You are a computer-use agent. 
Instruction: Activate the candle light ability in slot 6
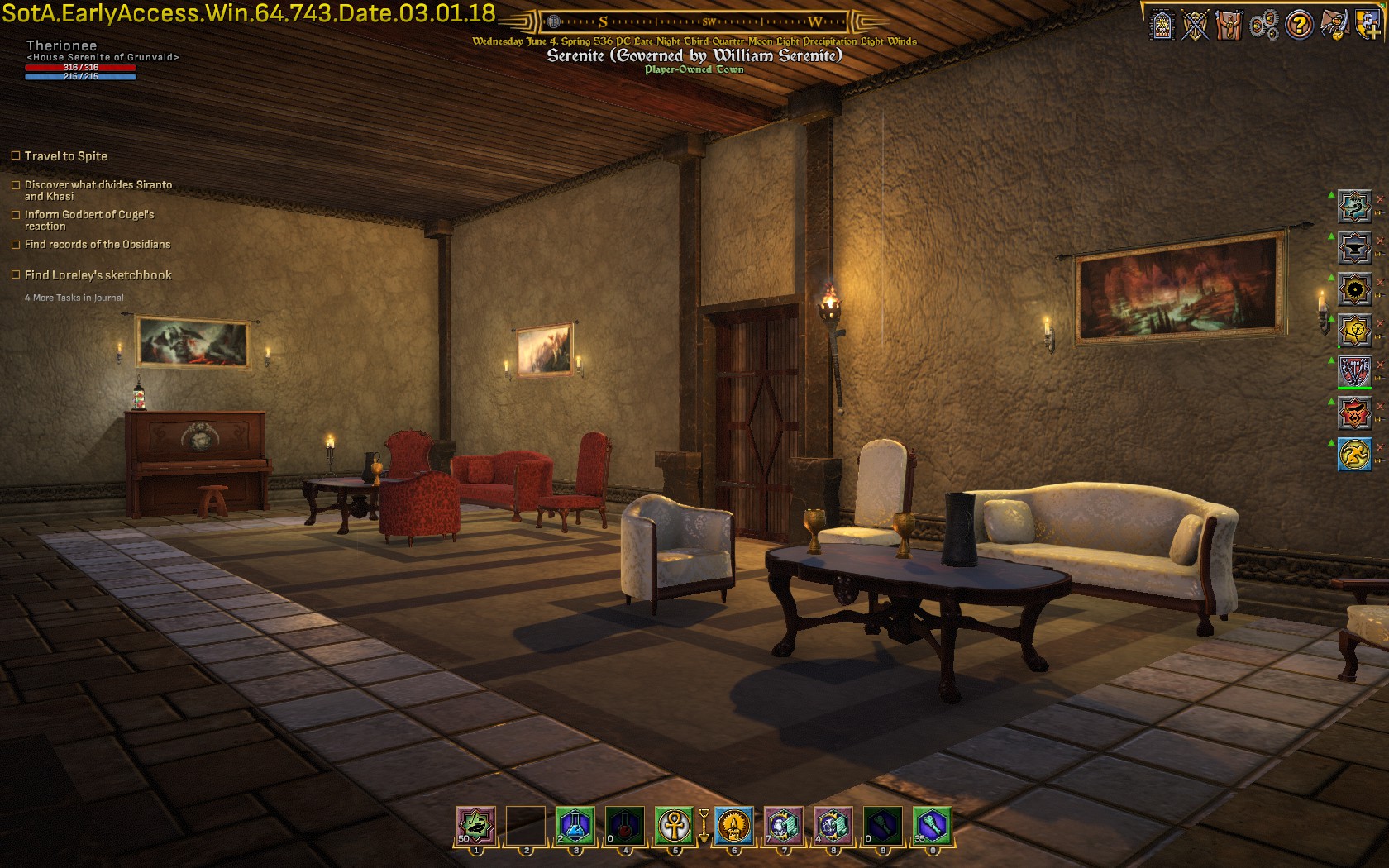point(733,825)
